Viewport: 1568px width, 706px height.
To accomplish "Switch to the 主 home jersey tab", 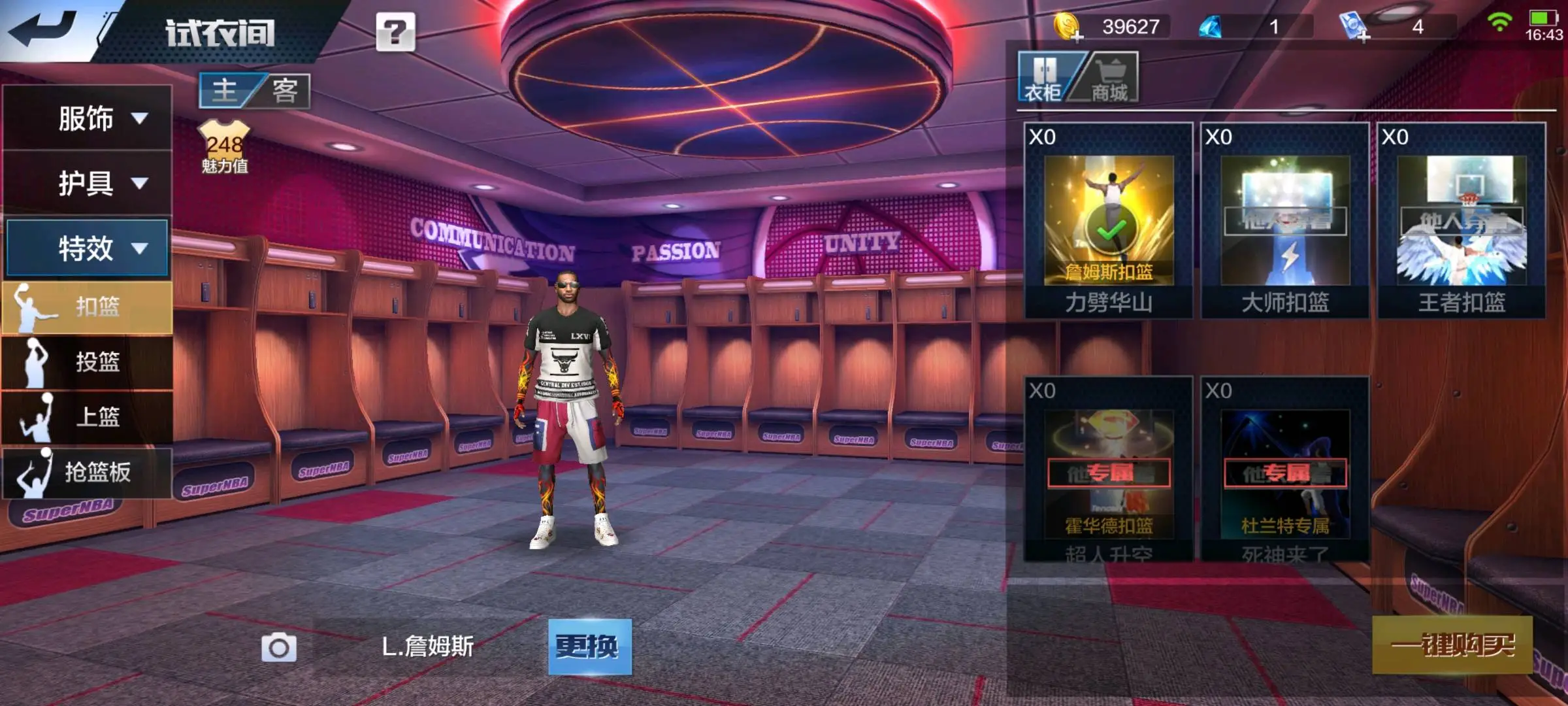I will pos(225,90).
